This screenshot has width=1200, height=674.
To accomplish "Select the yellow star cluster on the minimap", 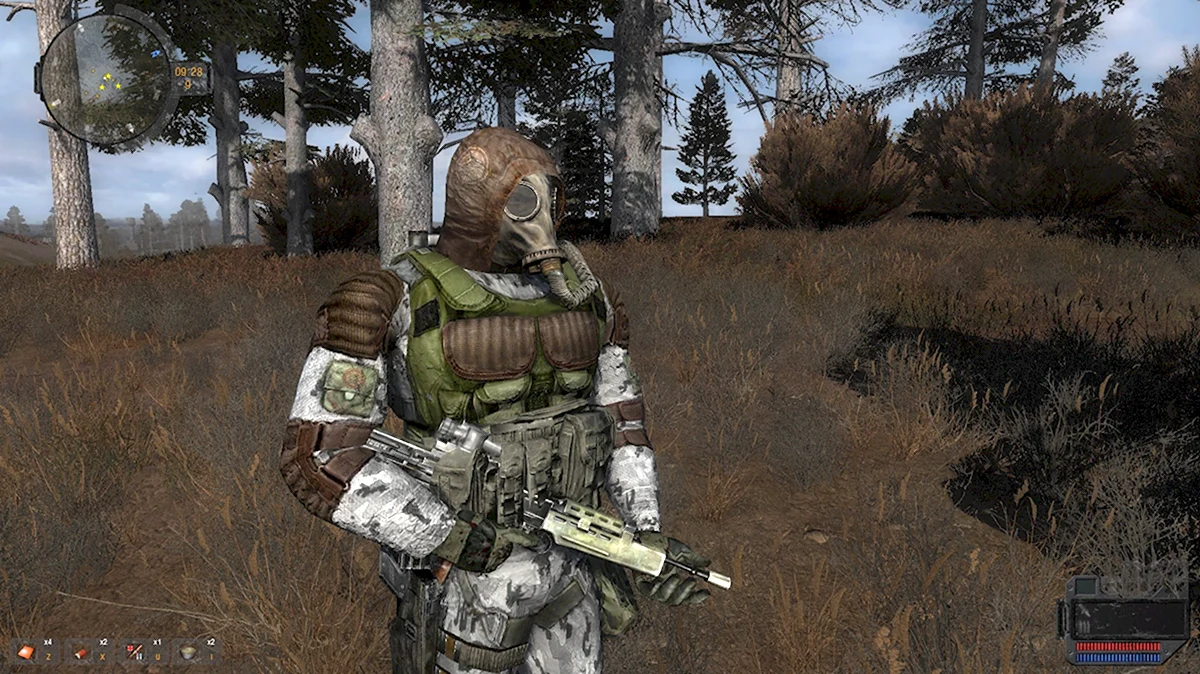I will [x=108, y=85].
